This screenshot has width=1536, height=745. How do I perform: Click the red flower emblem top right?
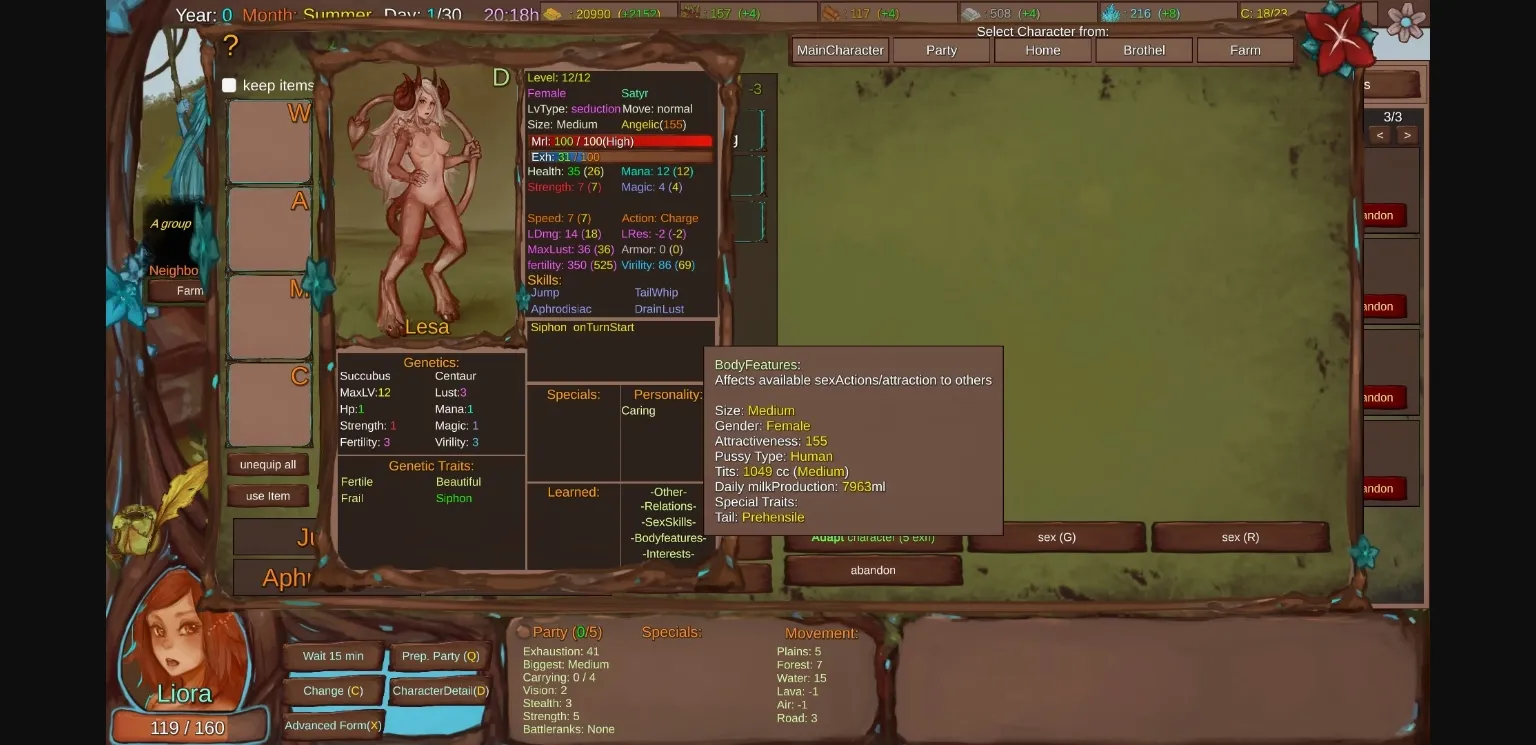pyautogui.click(x=1339, y=37)
